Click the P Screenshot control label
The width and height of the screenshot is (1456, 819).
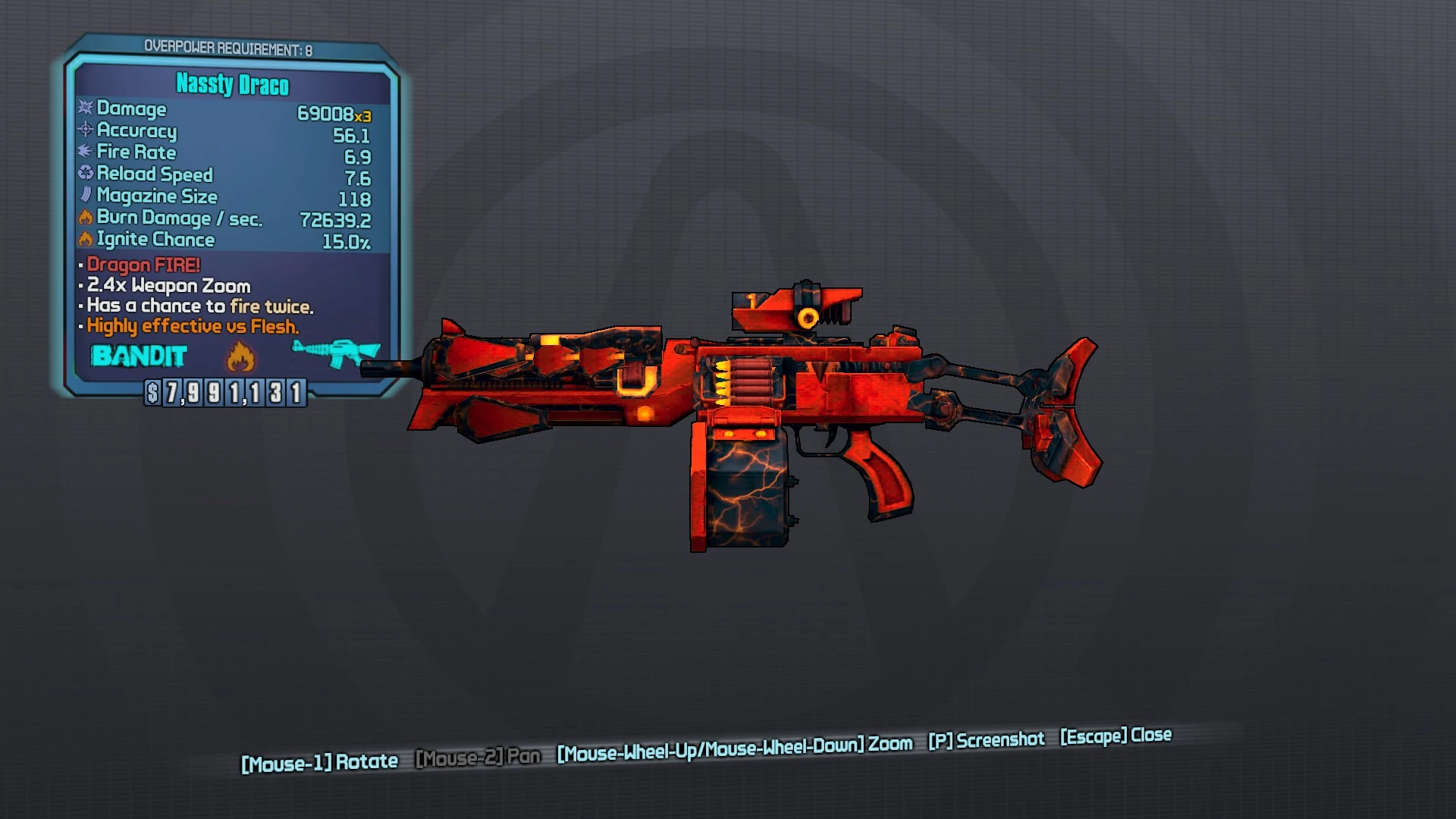click(988, 740)
